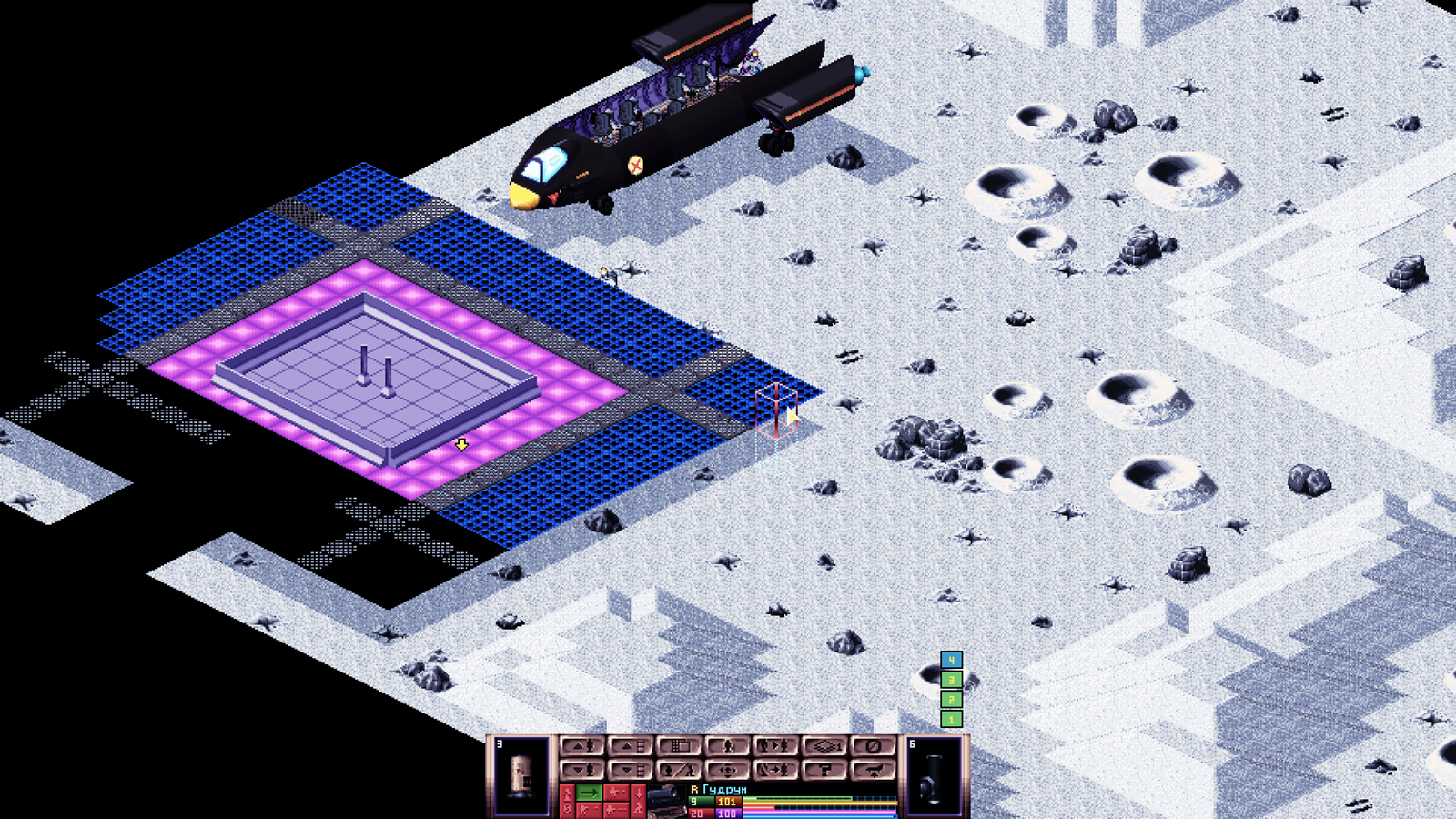Click the blue number 4 indicator
The width and height of the screenshot is (1456, 819).
(951, 660)
